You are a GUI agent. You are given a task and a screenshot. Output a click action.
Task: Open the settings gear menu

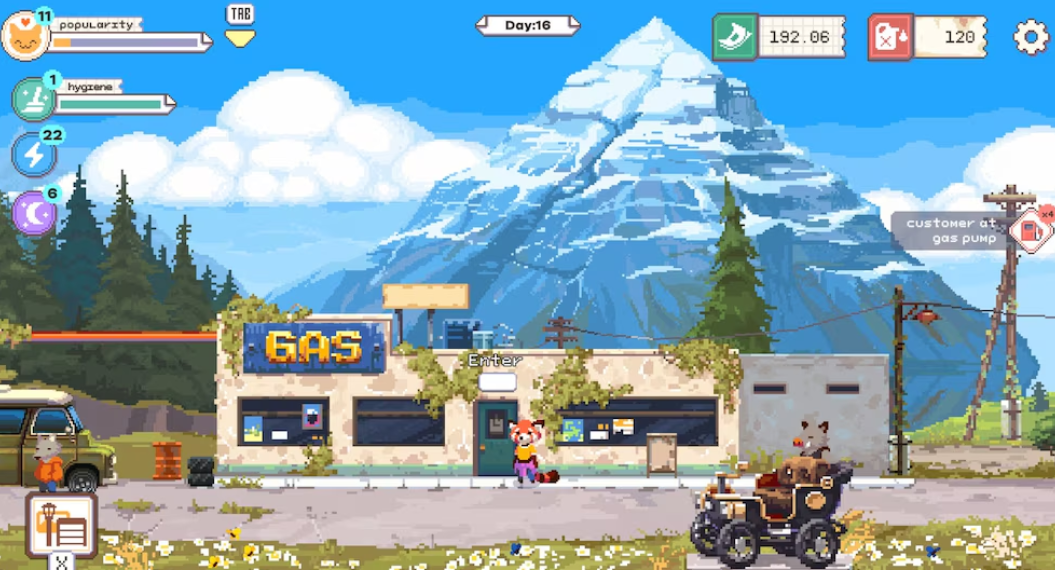[1031, 38]
